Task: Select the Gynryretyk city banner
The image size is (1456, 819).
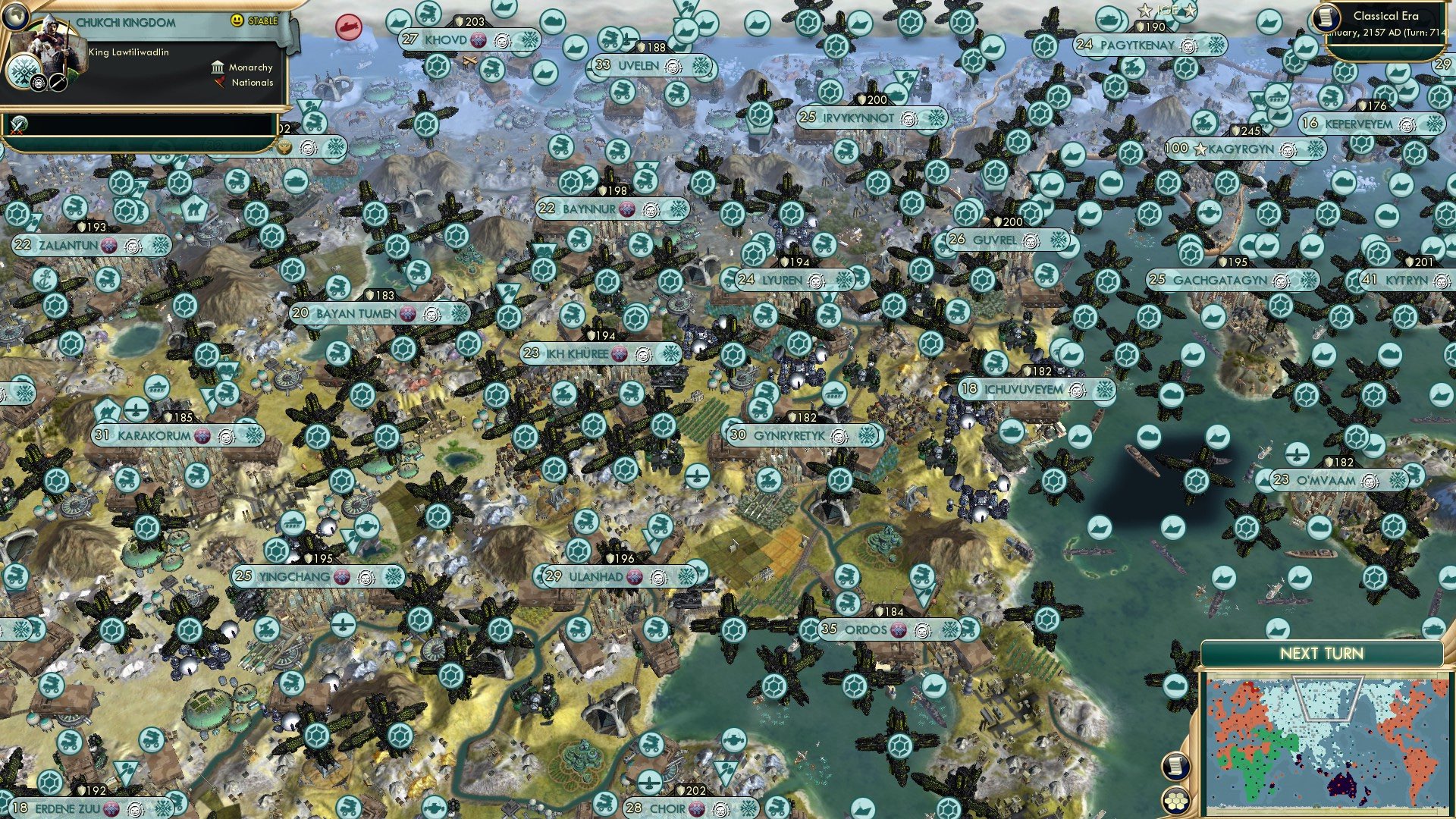Action: click(789, 436)
